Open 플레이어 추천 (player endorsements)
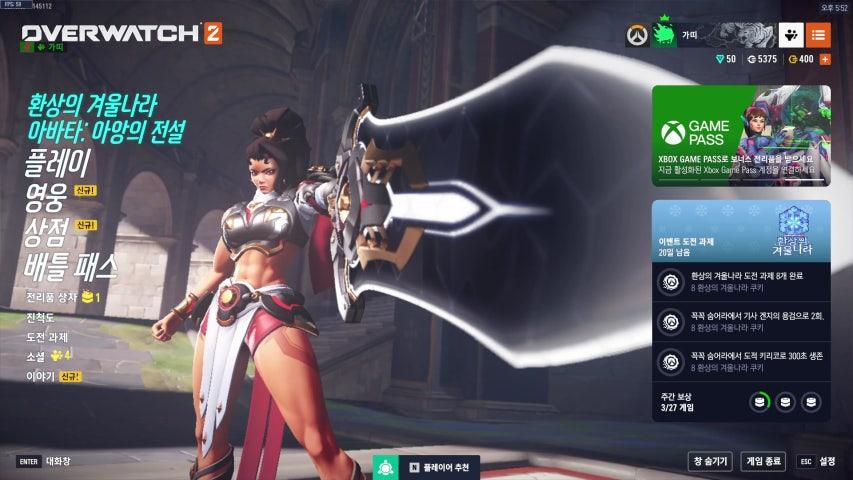The image size is (853, 480). pos(428,467)
